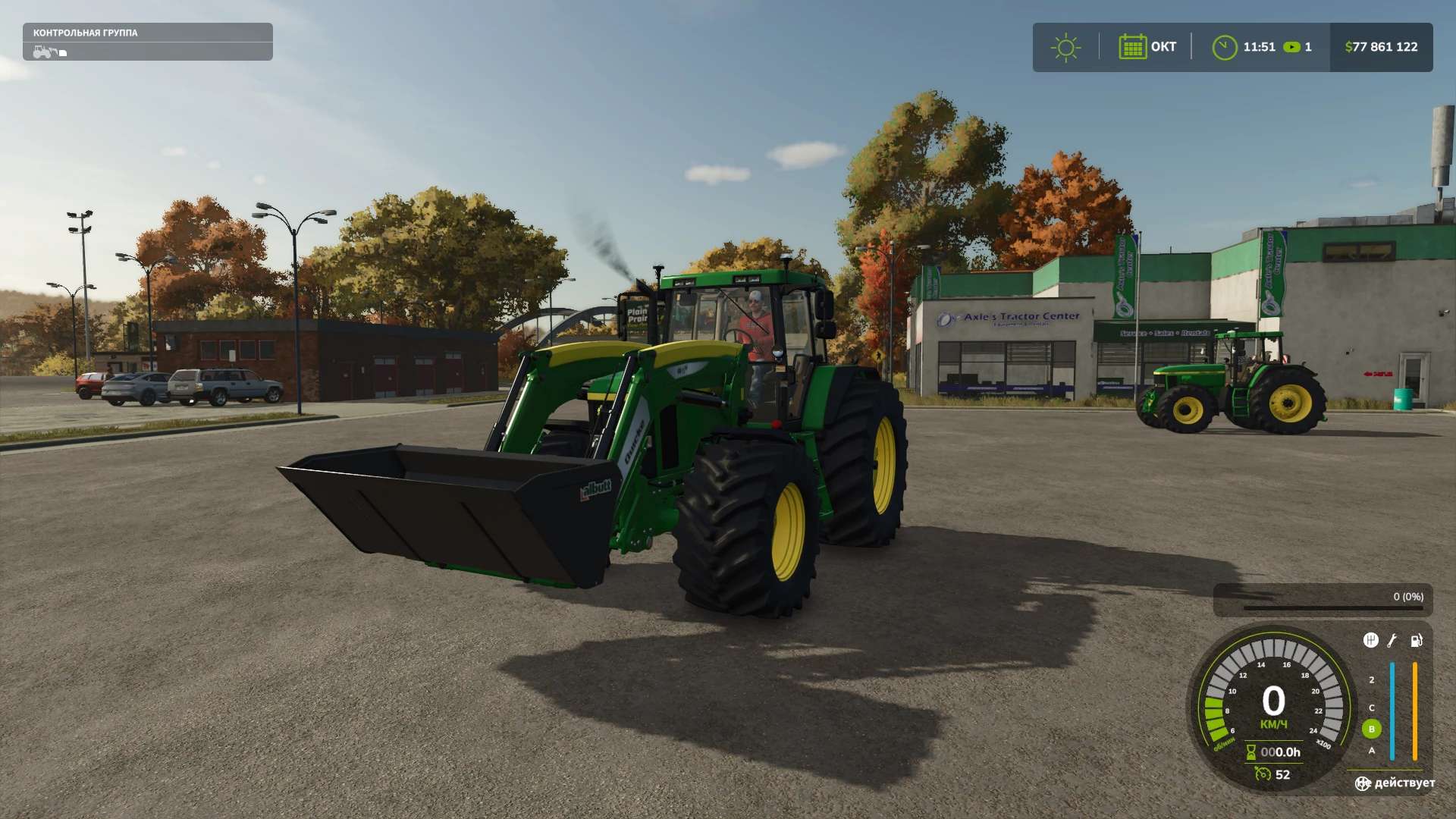The width and height of the screenshot is (1456, 819).
Task: Click the fuel pump icon
Action: [x=1416, y=640]
